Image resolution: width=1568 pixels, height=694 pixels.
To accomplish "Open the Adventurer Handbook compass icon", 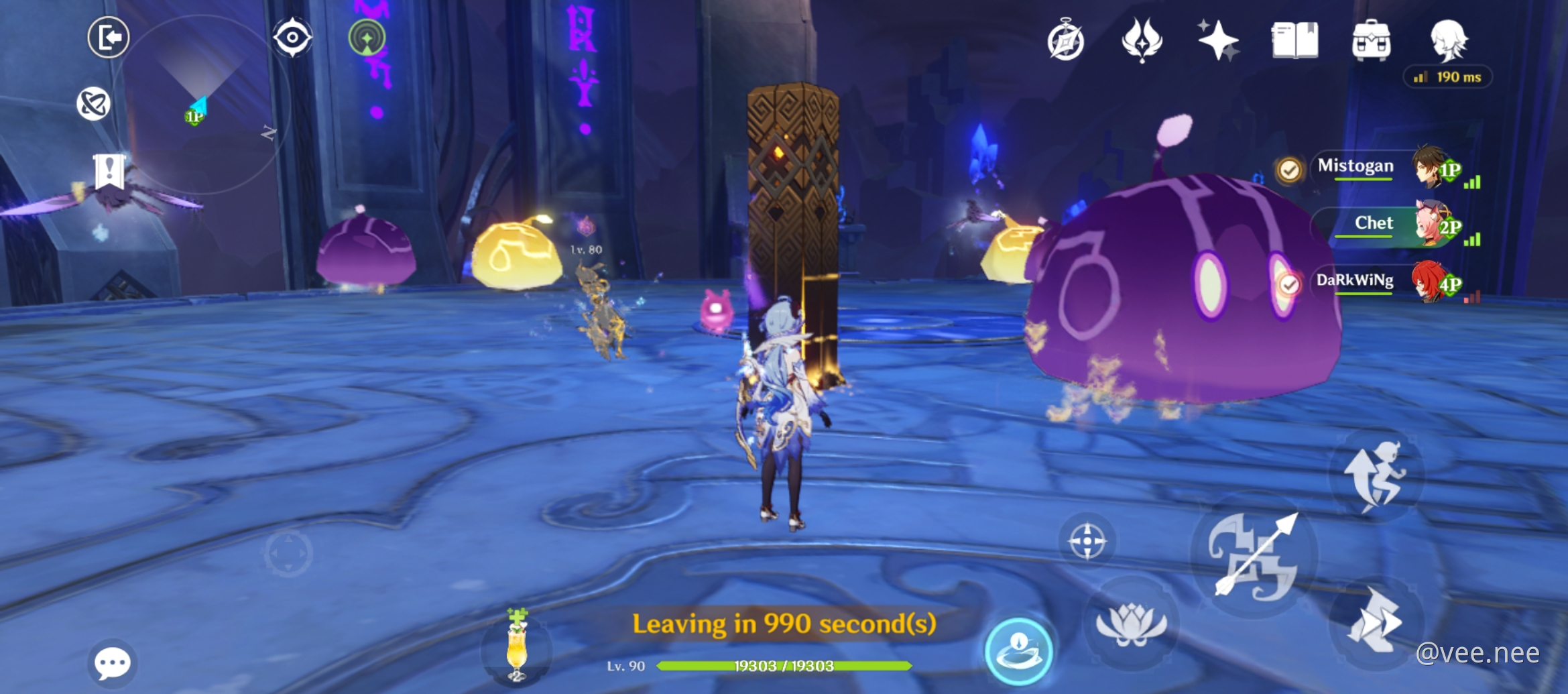I will [1067, 42].
